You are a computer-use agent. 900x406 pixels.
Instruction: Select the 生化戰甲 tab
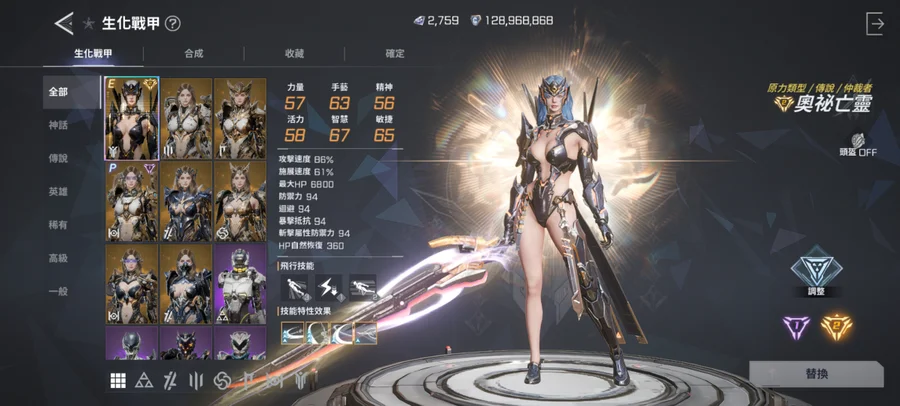click(92, 53)
